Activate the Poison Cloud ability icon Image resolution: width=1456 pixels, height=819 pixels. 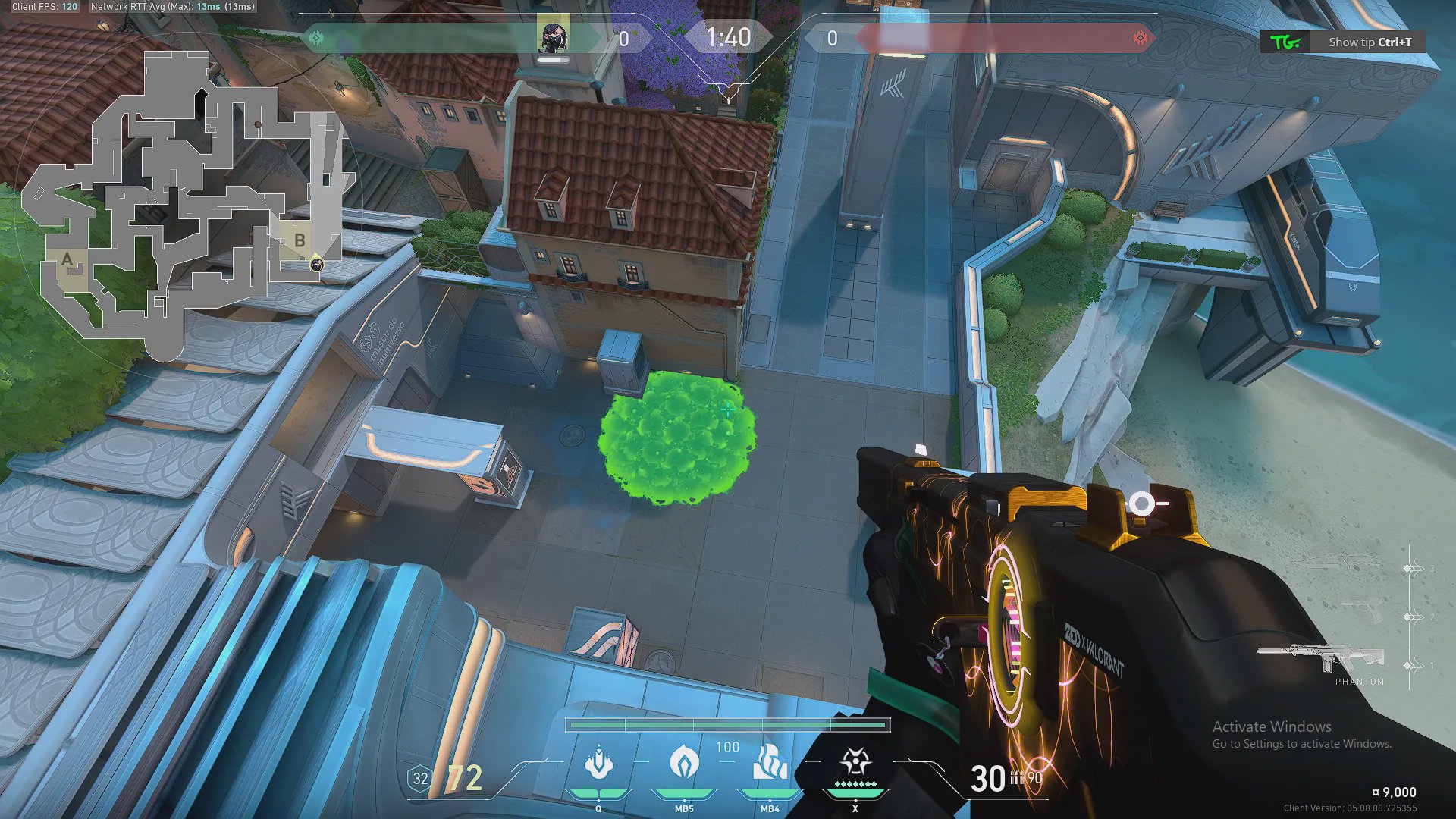pyautogui.click(x=684, y=761)
